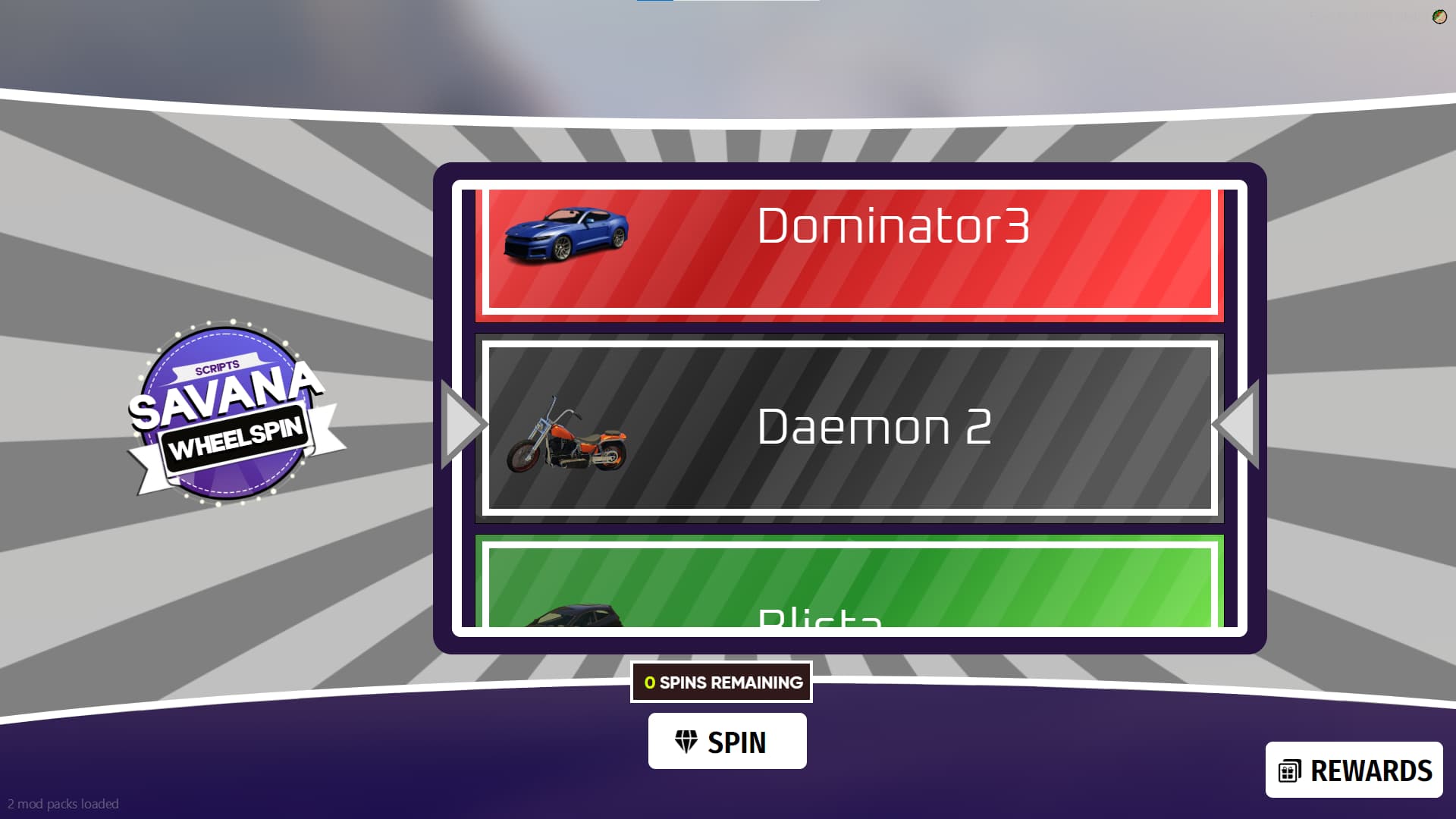
Task: Select the blue tab at the top of screen
Action: click(x=652, y=4)
